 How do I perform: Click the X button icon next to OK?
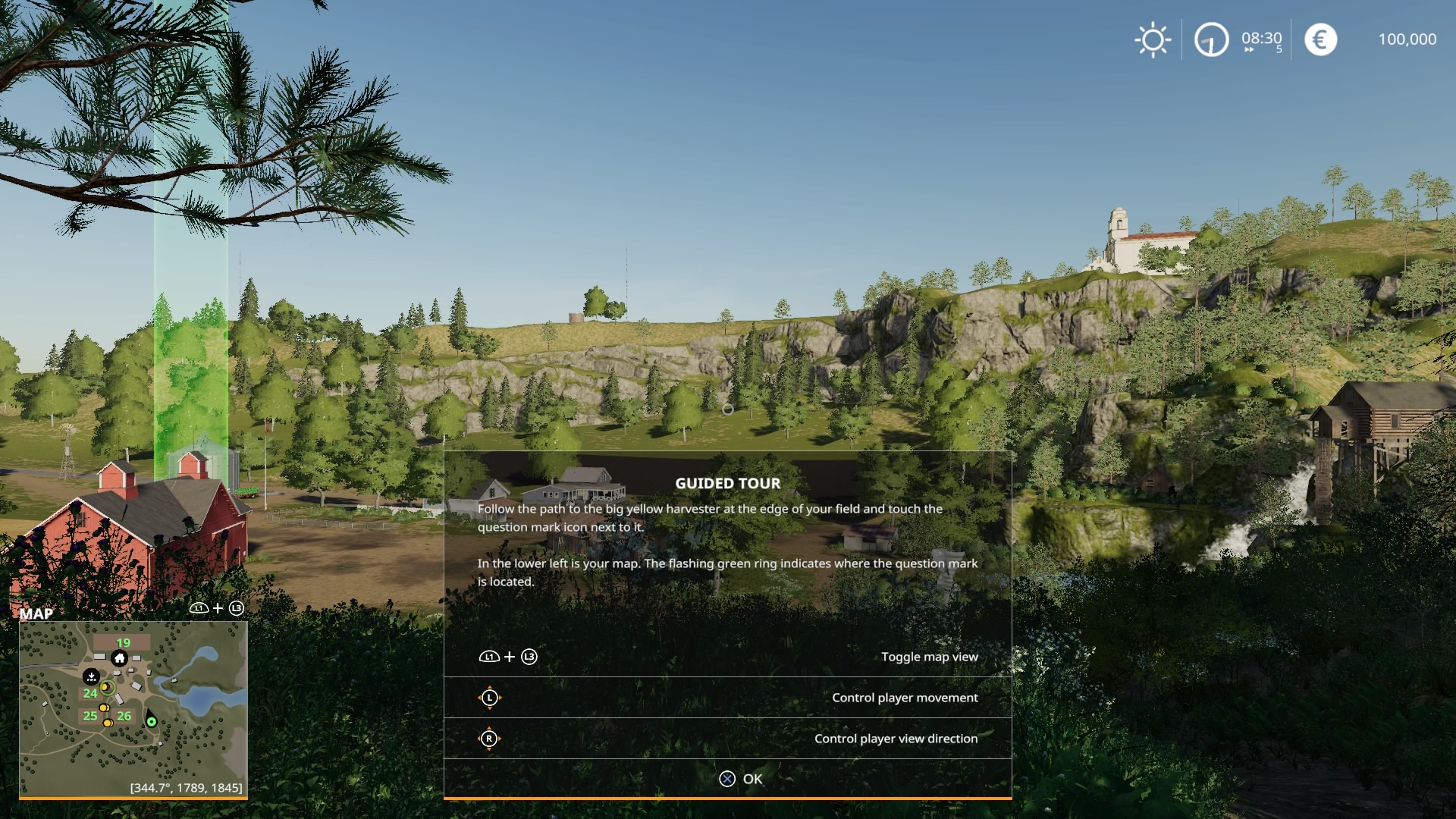pyautogui.click(x=727, y=778)
